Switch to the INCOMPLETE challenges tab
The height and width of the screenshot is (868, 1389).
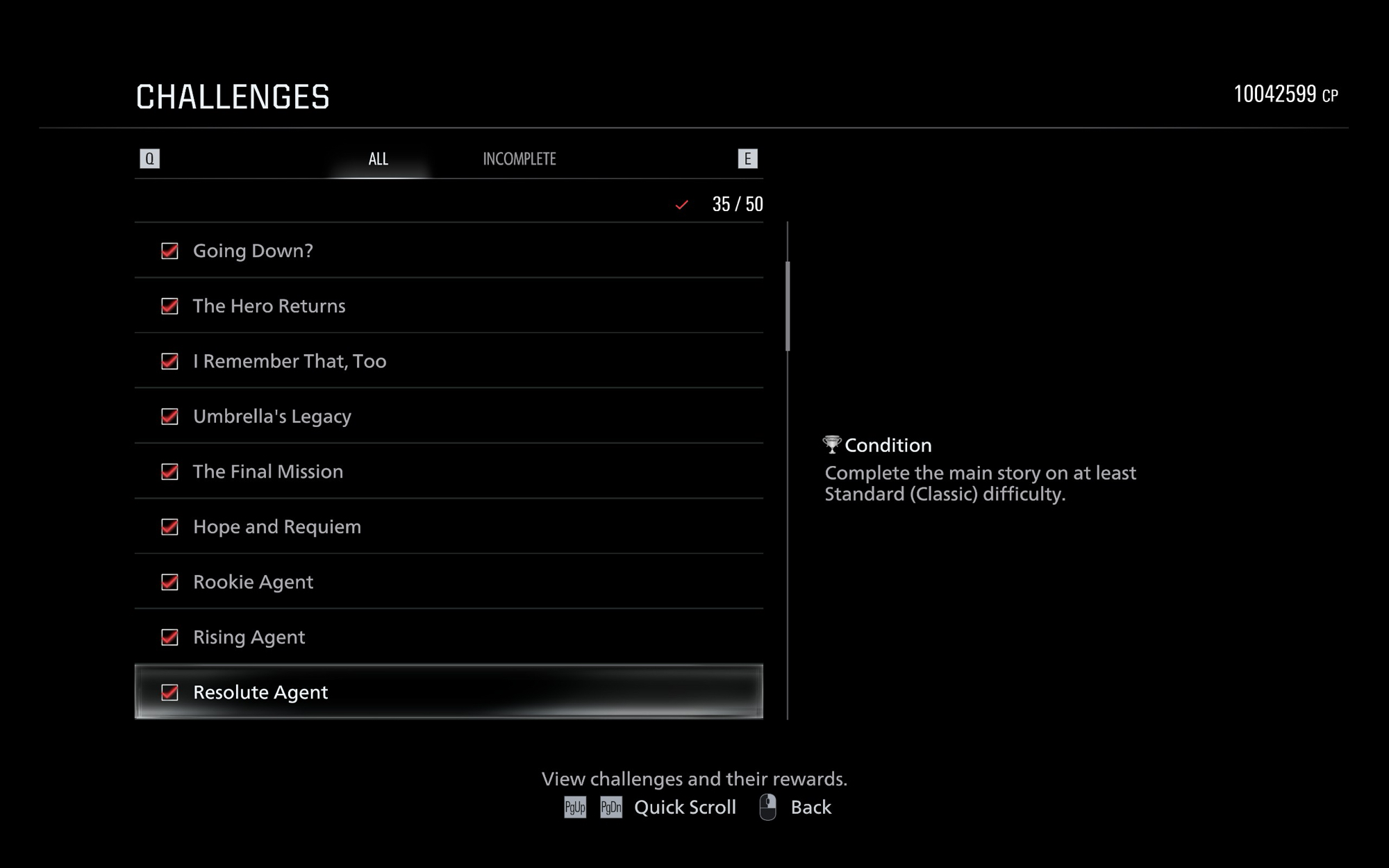pyautogui.click(x=519, y=159)
